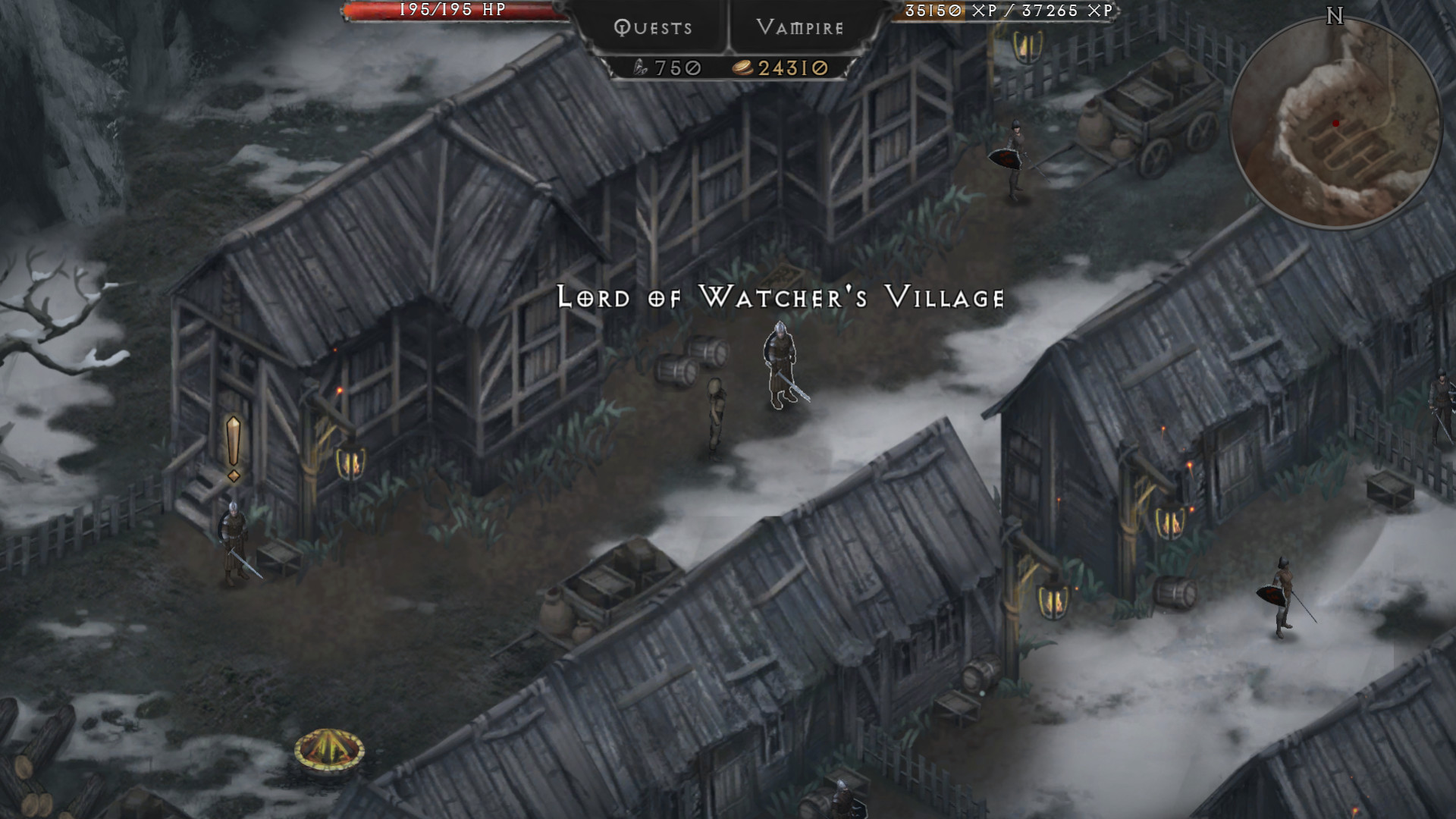Click the XP progress counter at top right
The width and height of the screenshot is (1456, 819).
(x=1009, y=11)
